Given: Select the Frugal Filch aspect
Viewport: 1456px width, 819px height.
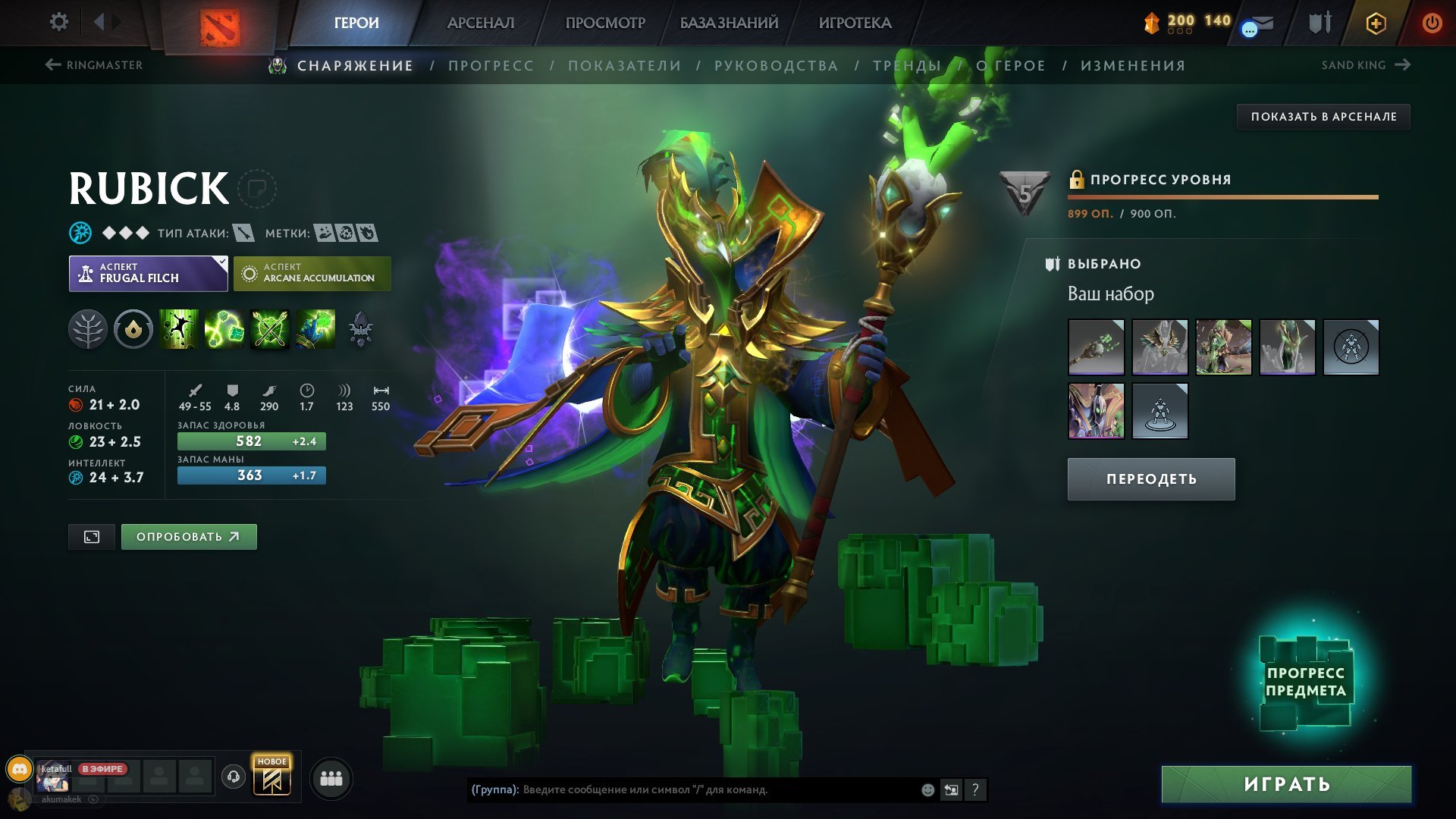Looking at the screenshot, I should (148, 273).
